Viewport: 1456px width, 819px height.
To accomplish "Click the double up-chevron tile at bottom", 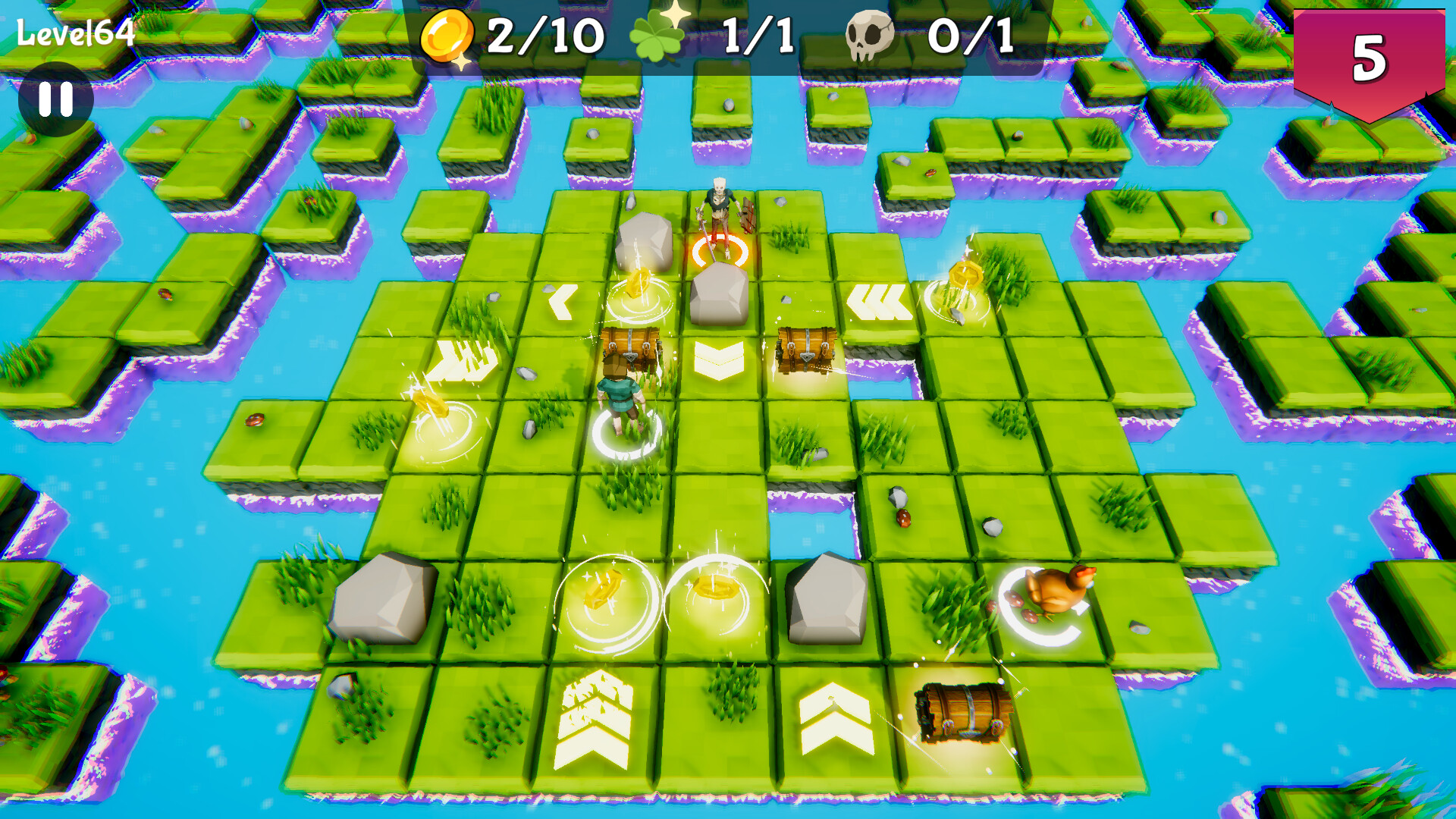I will (834, 717).
